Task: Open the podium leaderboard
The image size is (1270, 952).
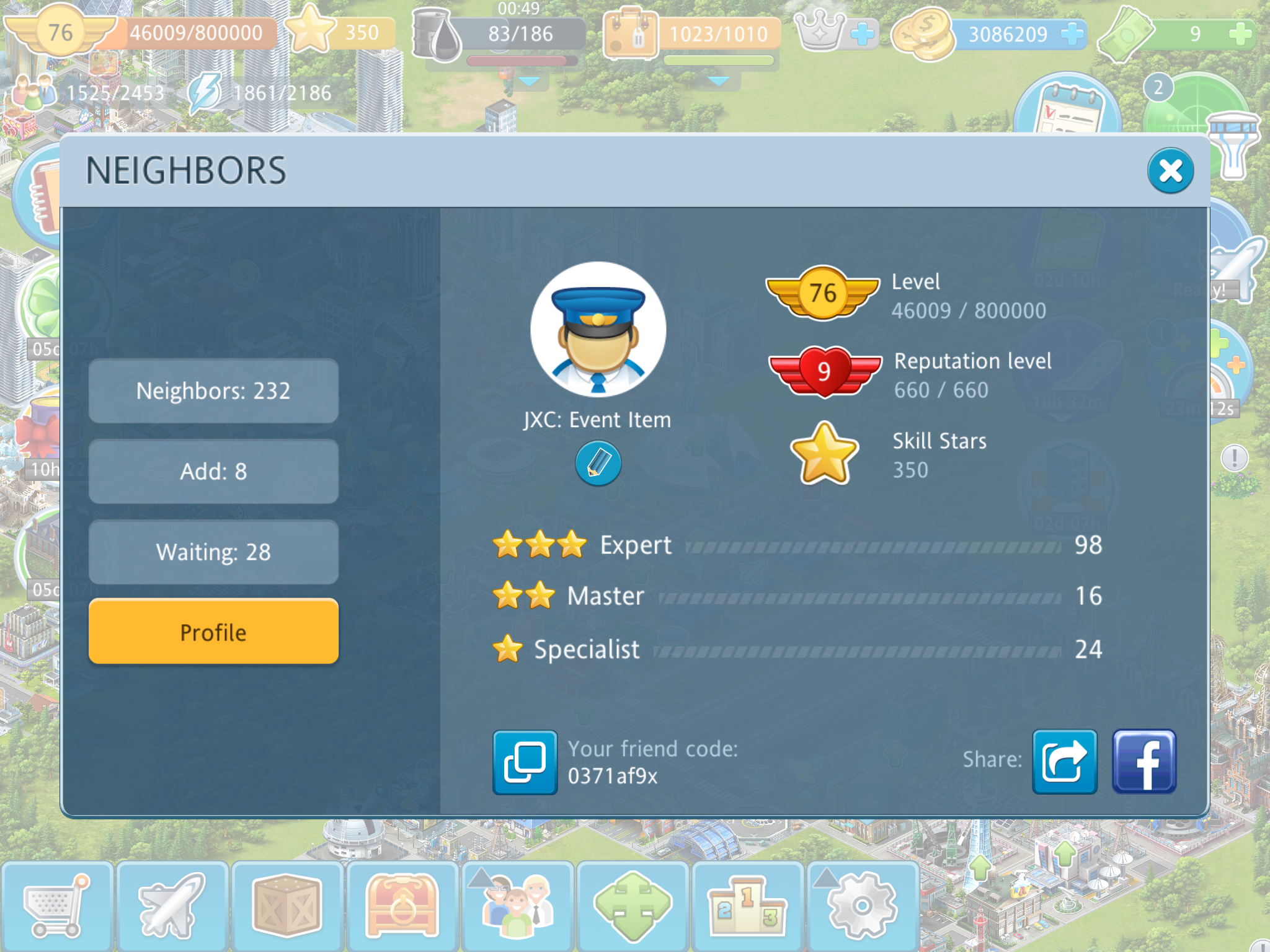Action: click(747, 906)
